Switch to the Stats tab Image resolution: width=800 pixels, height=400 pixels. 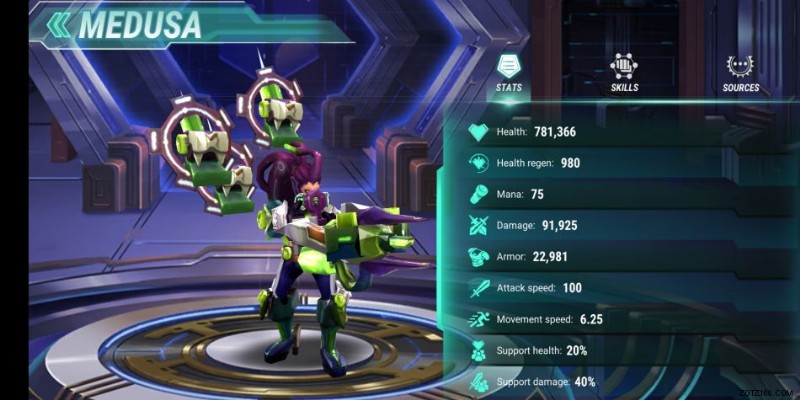click(509, 73)
